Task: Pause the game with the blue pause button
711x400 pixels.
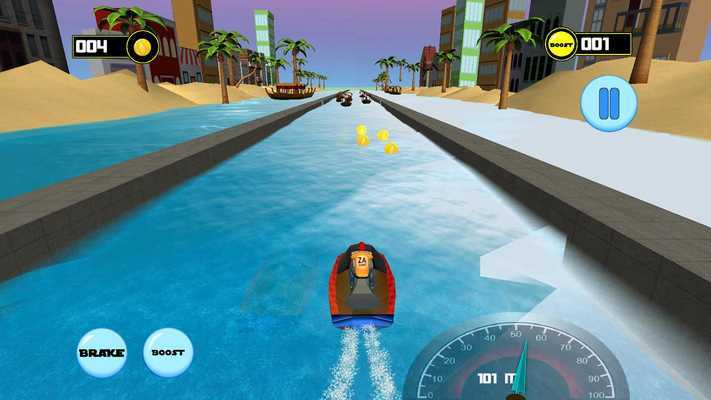Action: (609, 104)
